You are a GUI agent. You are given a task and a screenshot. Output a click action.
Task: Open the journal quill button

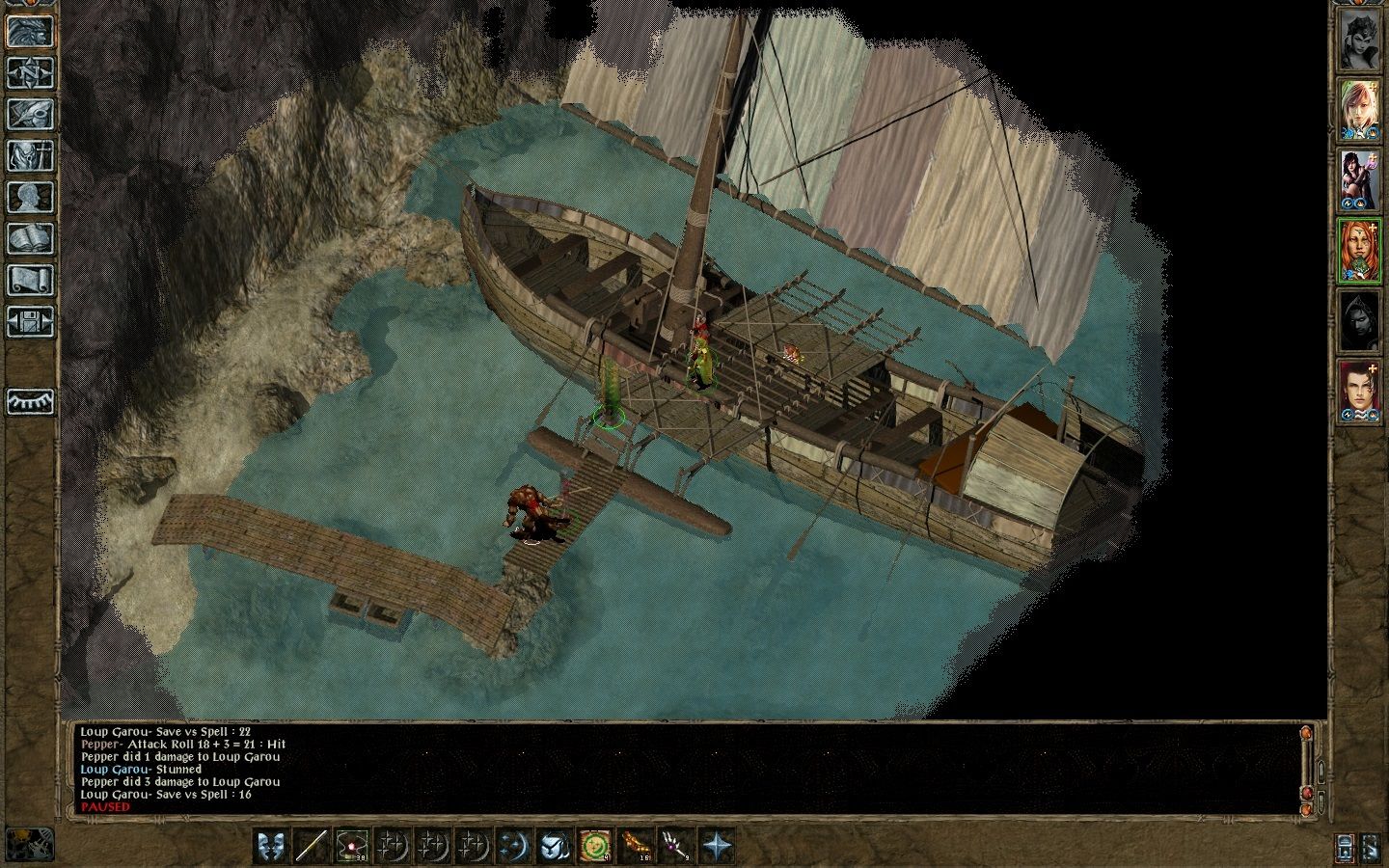[30, 113]
